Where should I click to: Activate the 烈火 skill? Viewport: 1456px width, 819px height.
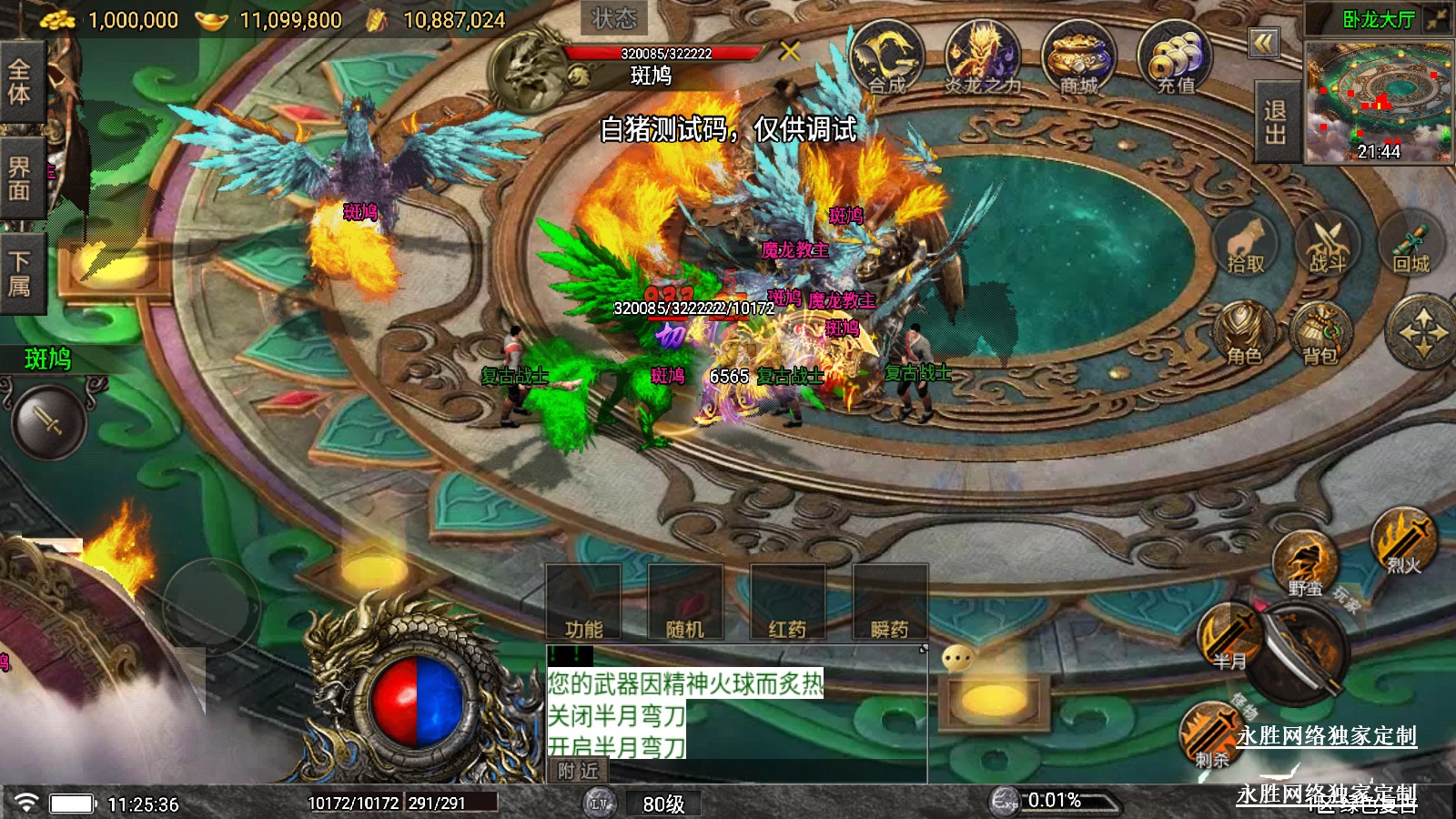(1403, 542)
